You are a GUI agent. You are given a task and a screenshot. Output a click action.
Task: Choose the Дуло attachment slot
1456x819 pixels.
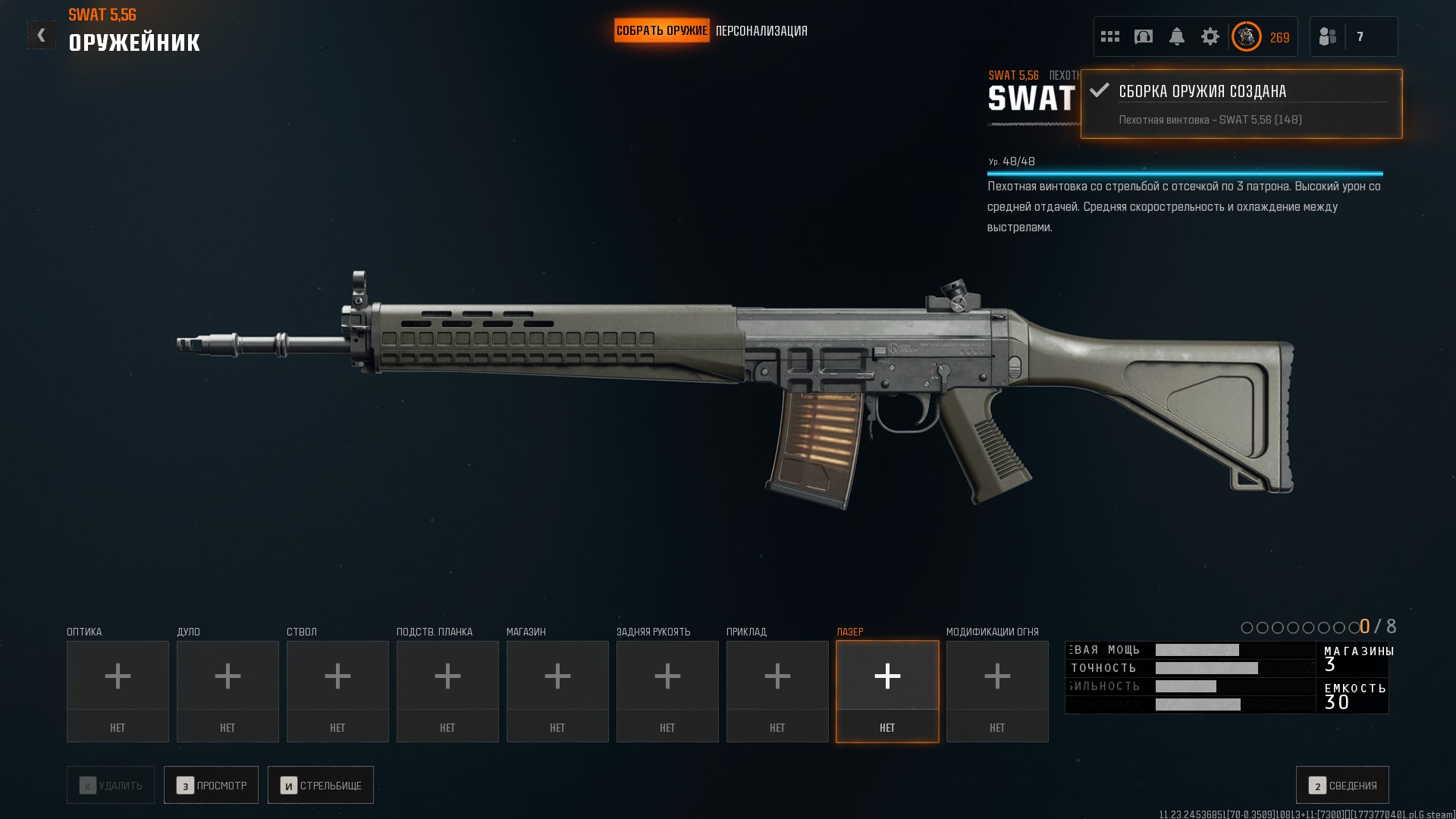click(227, 691)
